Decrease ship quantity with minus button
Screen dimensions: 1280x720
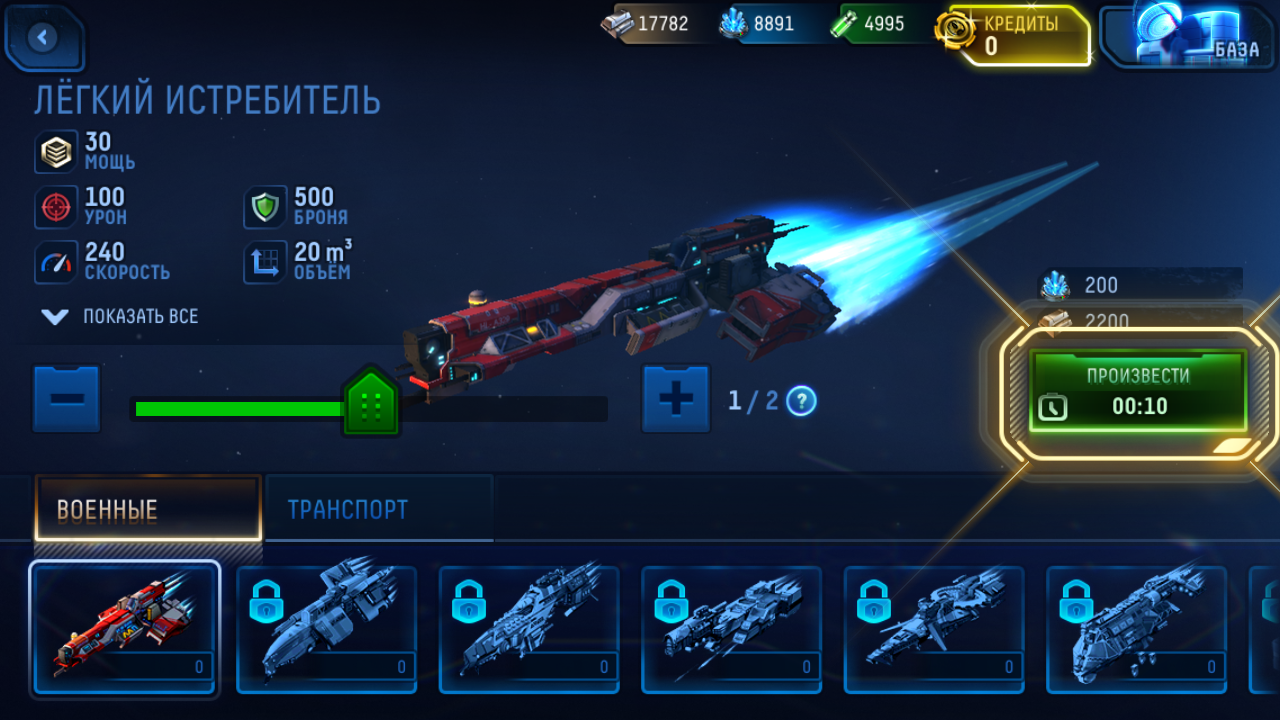67,398
